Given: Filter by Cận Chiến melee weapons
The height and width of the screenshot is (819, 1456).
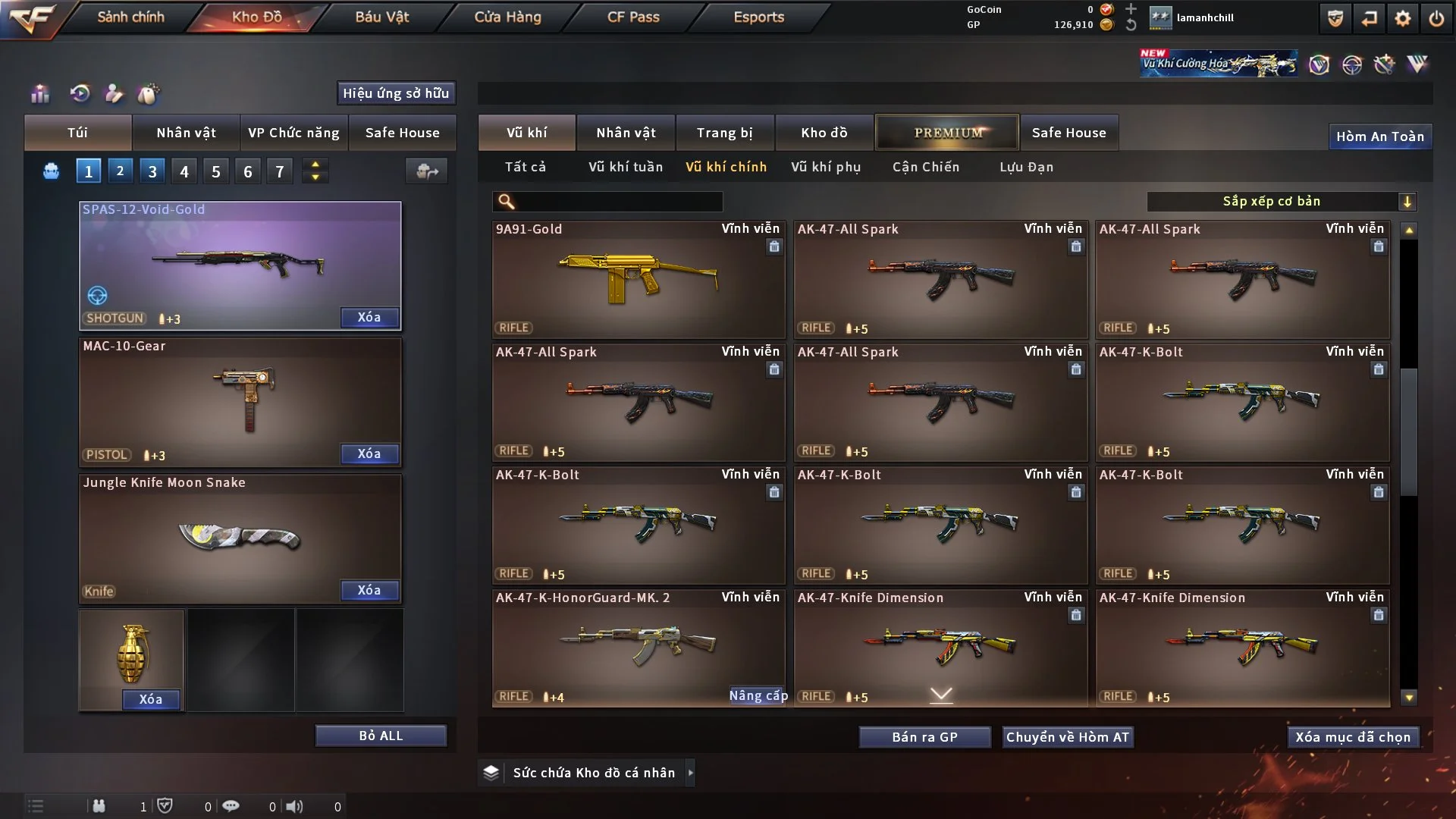Looking at the screenshot, I should pos(926,167).
